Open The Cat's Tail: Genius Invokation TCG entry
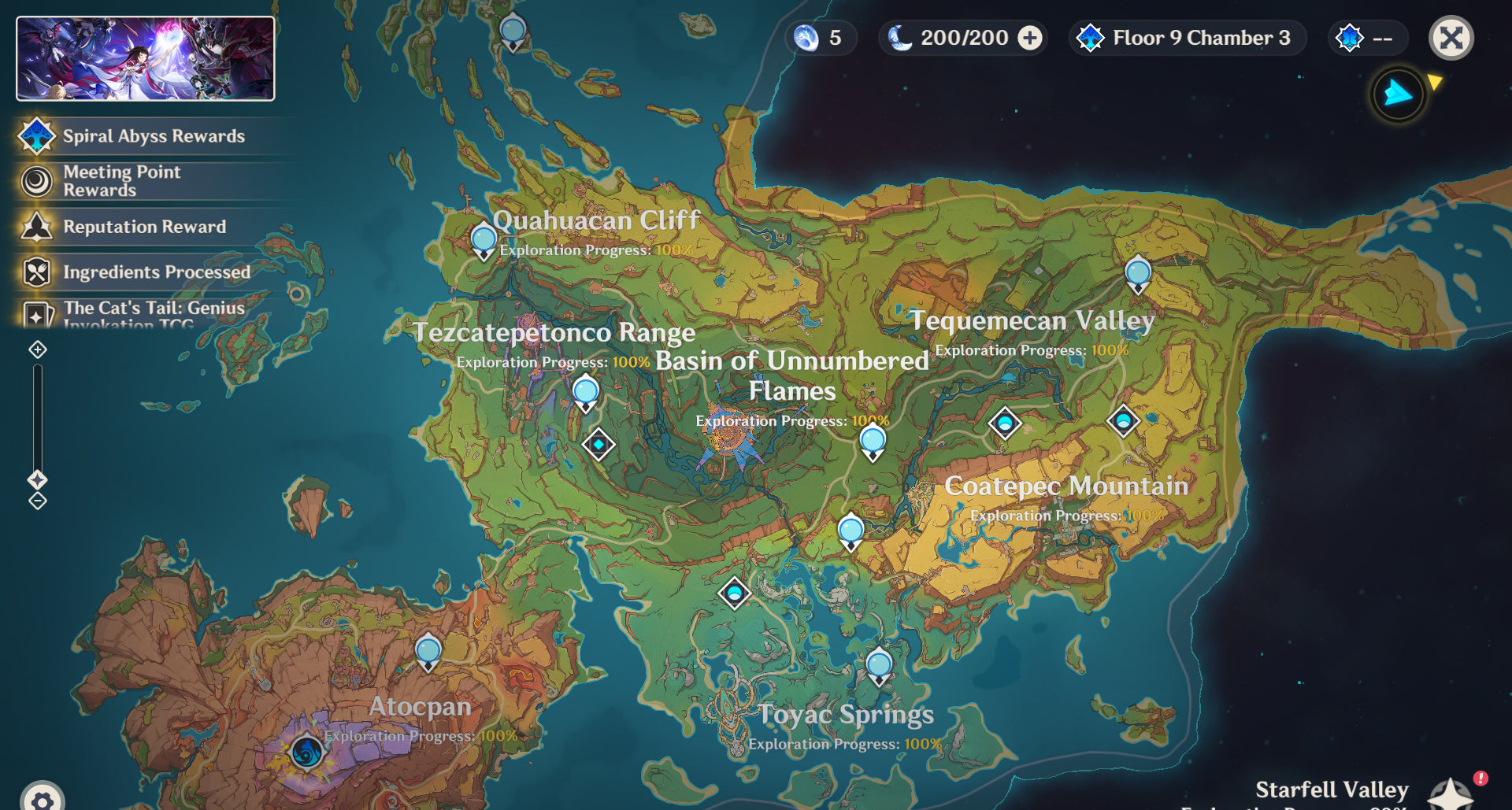Image resolution: width=1512 pixels, height=810 pixels. point(154,313)
